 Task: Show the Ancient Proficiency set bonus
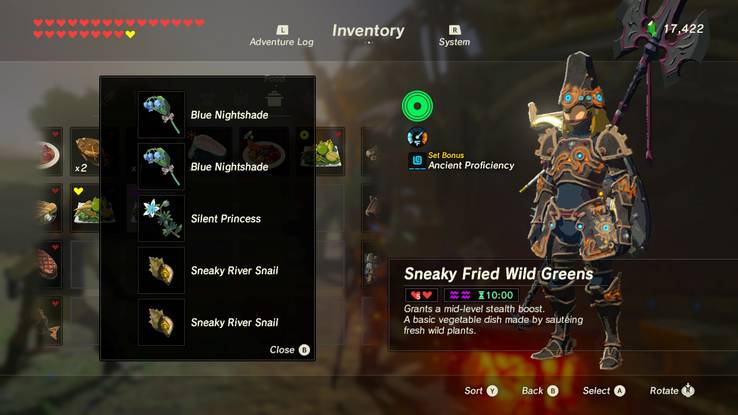(x=470, y=165)
